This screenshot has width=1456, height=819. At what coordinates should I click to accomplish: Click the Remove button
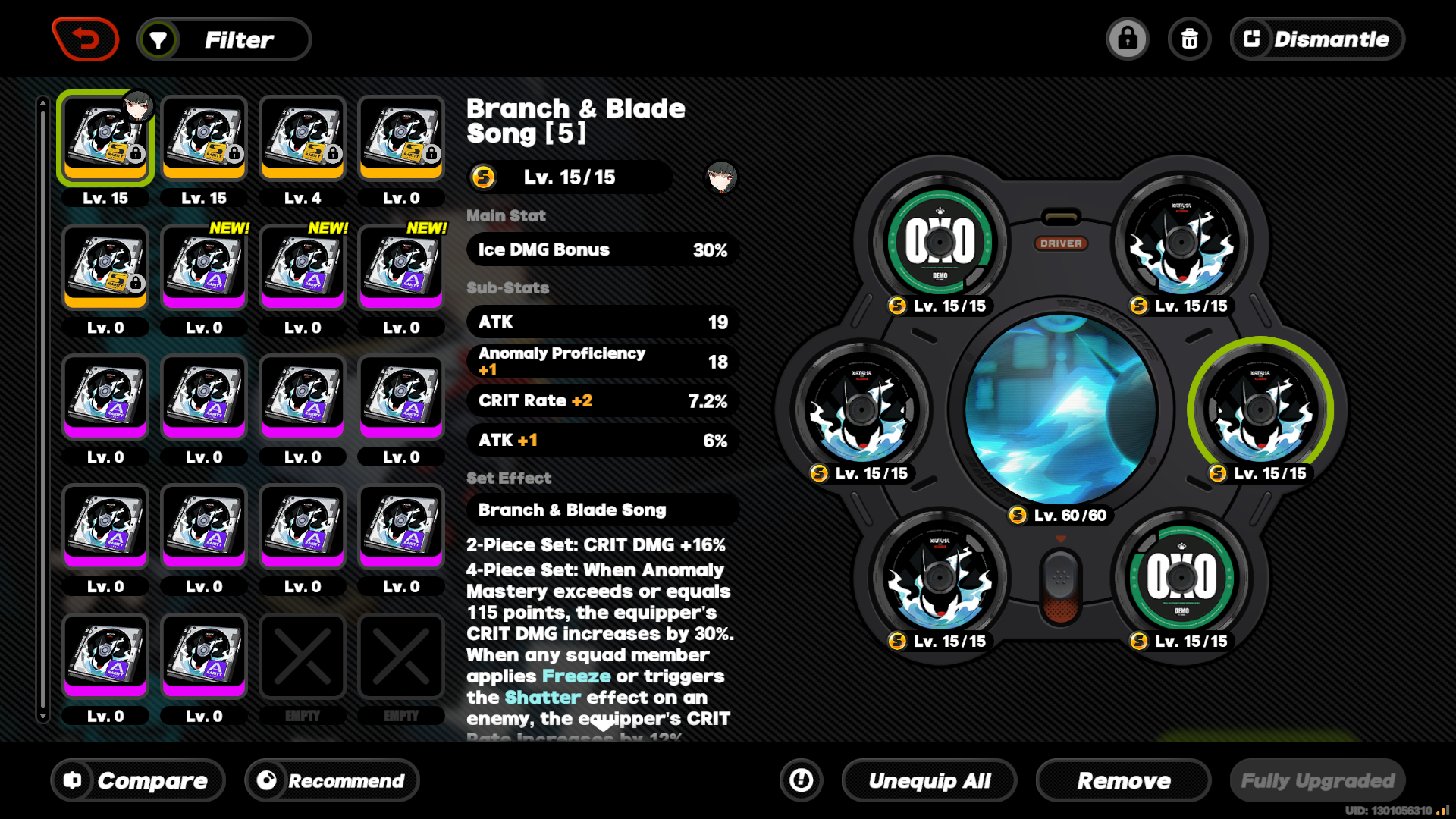point(1123,780)
